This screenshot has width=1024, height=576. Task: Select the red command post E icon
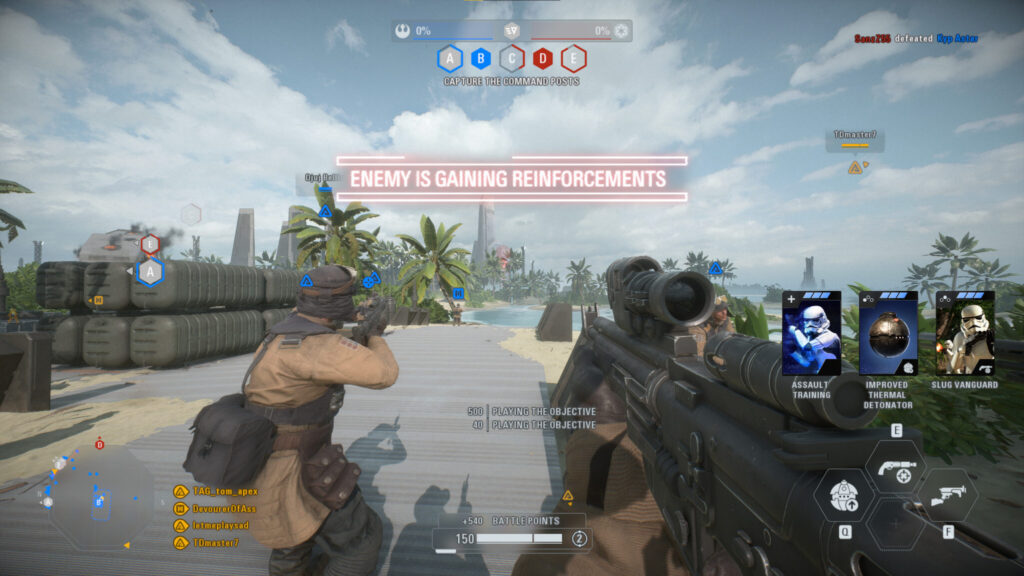(x=573, y=58)
